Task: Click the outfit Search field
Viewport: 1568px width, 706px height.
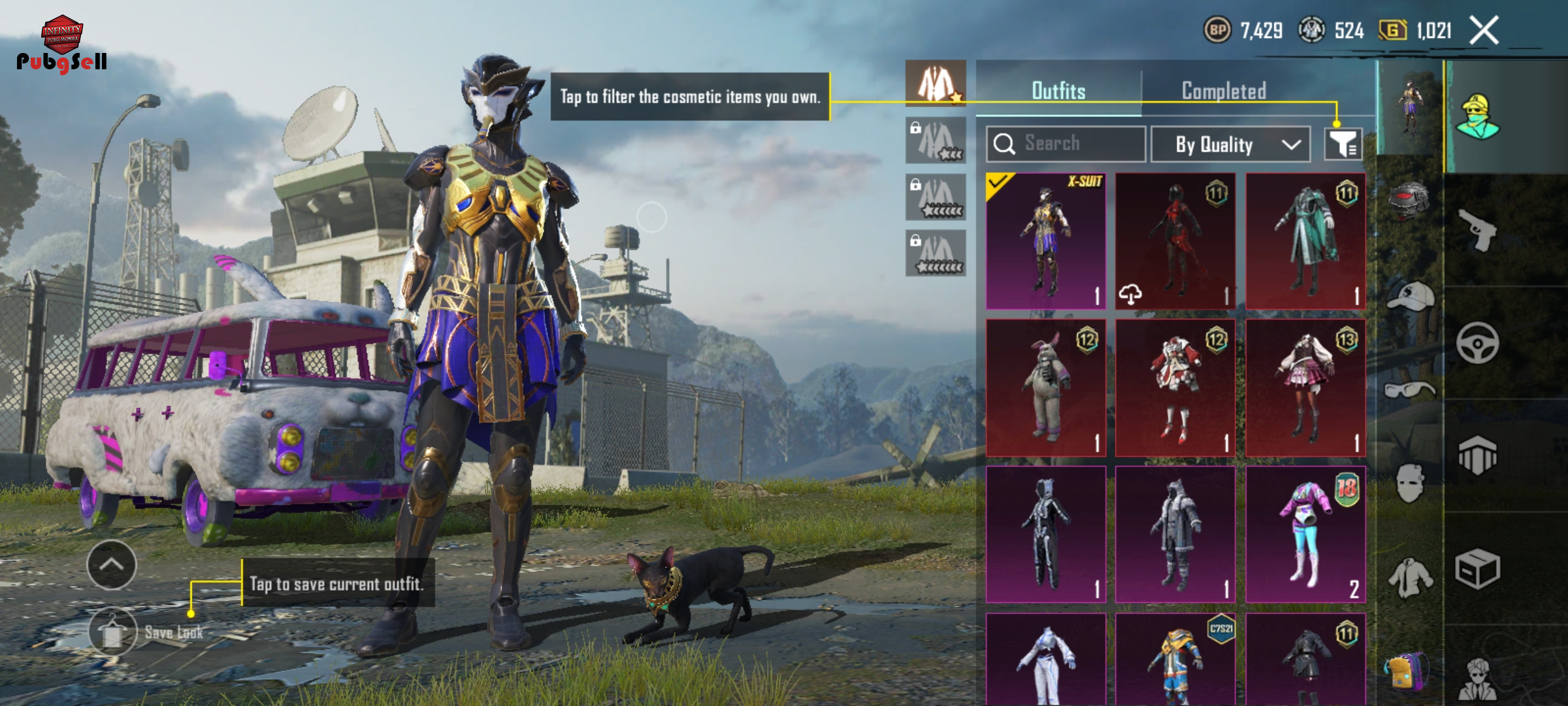Action: 1066,144
